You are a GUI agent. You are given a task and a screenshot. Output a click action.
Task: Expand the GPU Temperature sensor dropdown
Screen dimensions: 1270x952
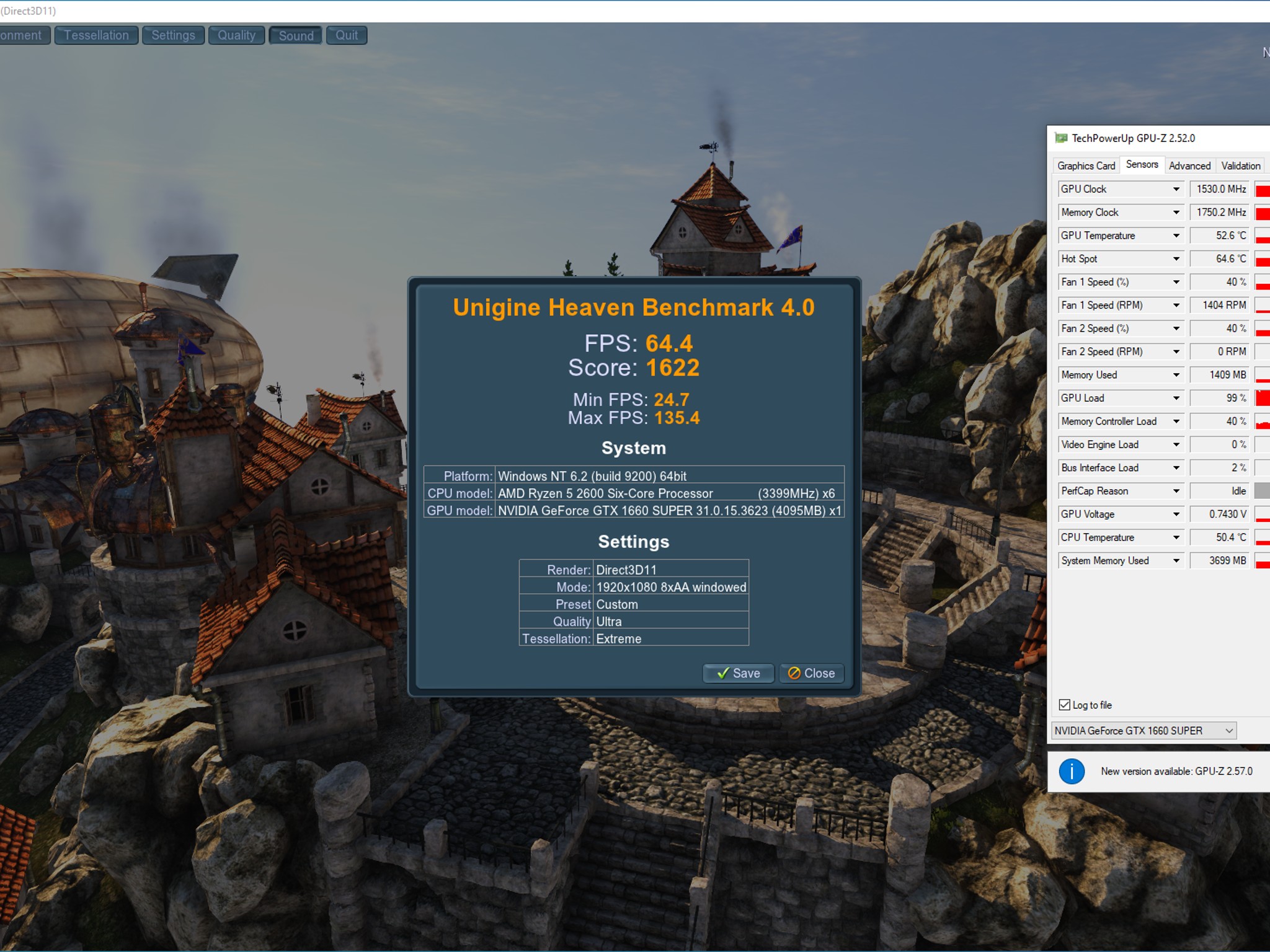click(x=1176, y=236)
